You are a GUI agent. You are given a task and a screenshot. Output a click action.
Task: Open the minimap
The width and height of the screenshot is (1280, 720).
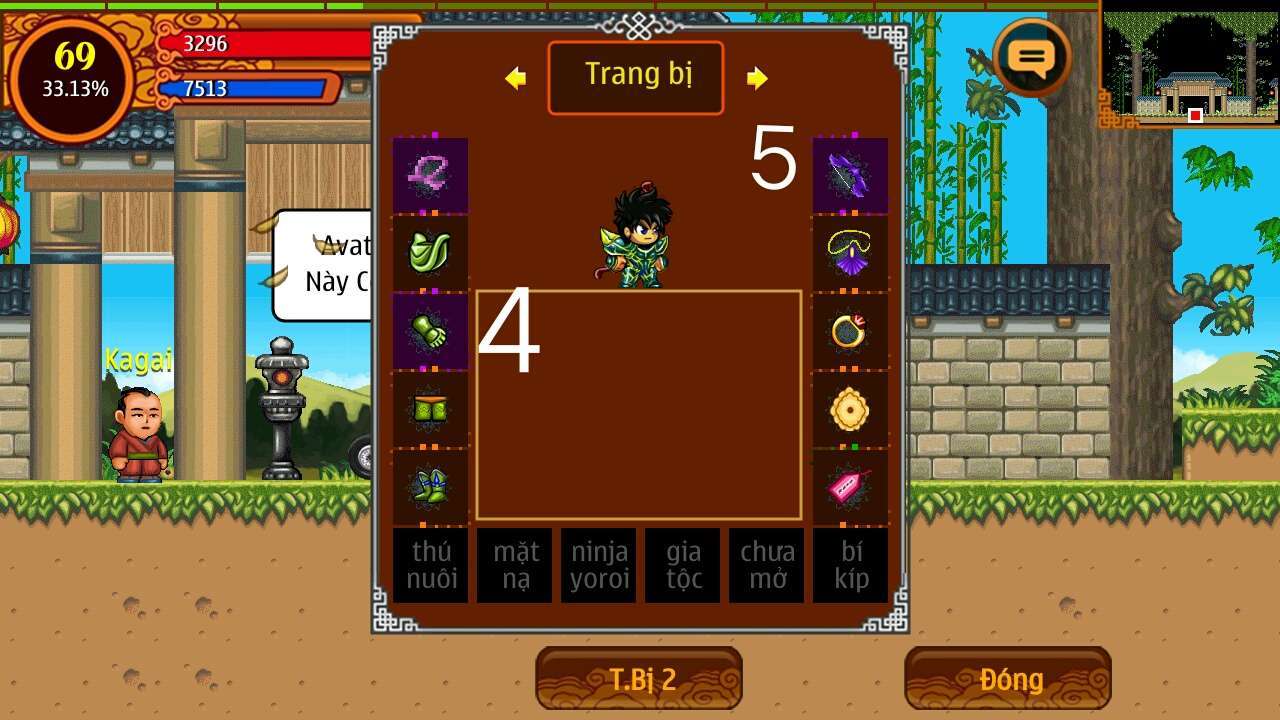click(x=1189, y=63)
